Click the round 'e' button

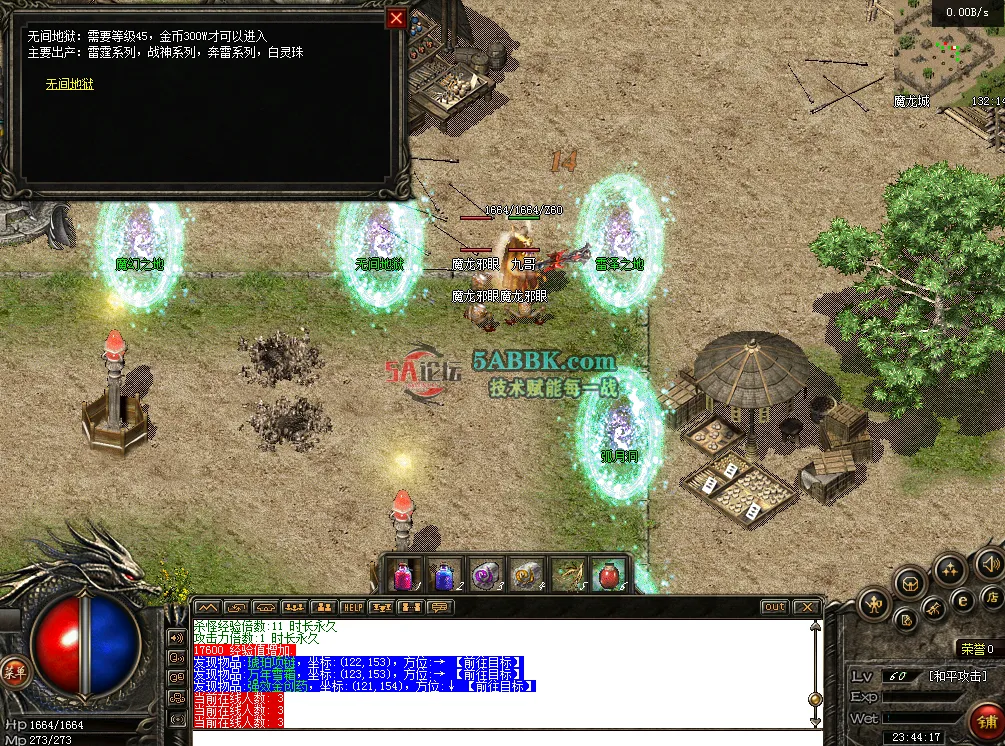(x=964, y=600)
